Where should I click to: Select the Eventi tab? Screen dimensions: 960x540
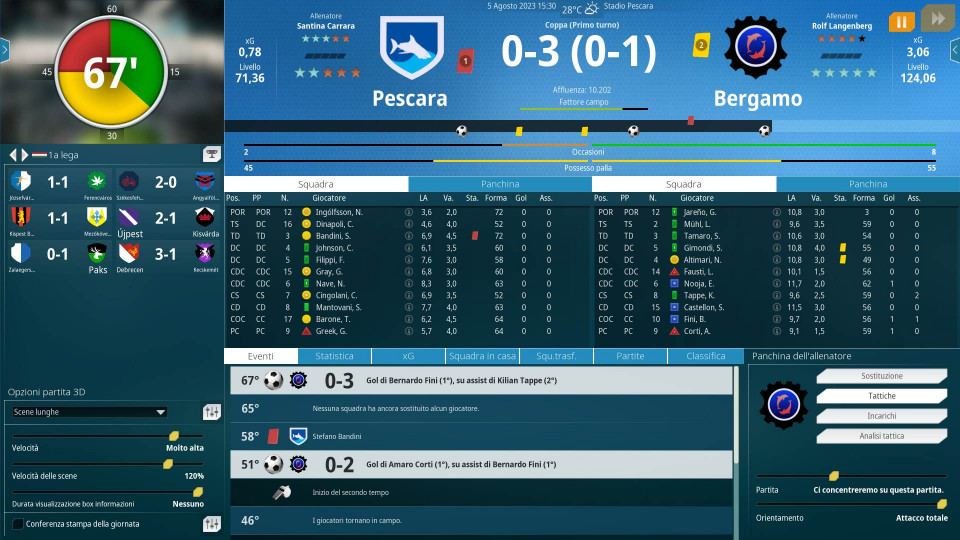[261, 356]
